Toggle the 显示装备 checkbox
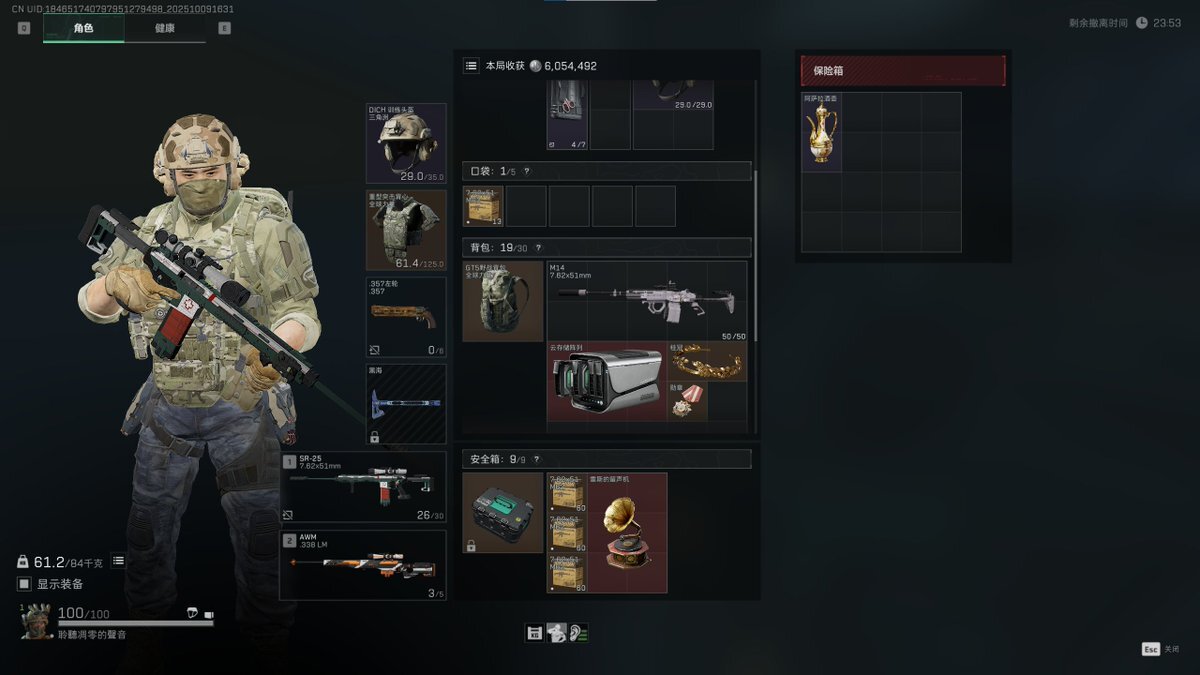The height and width of the screenshot is (675, 1200). click(x=25, y=584)
